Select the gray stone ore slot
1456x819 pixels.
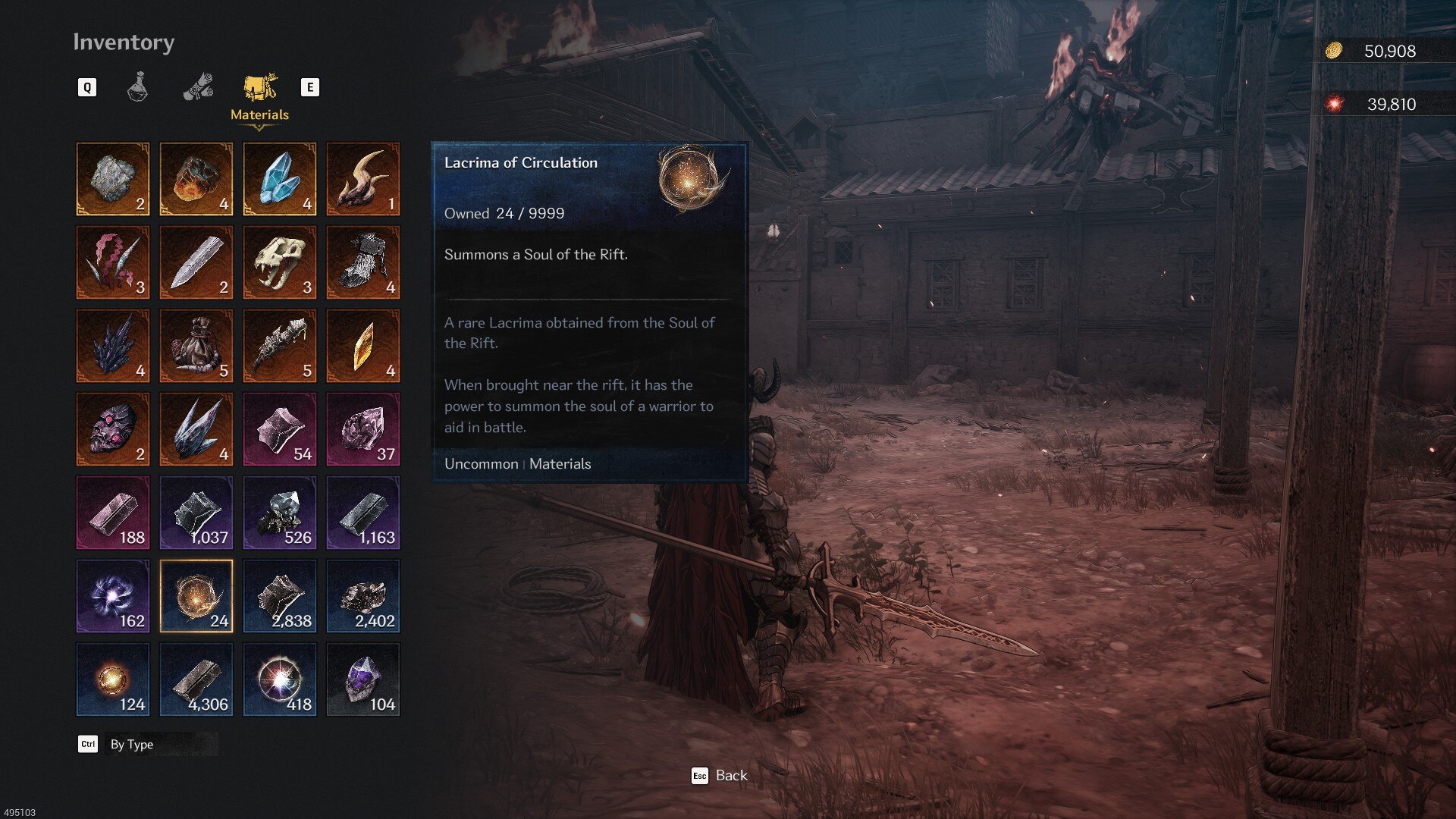[113, 179]
